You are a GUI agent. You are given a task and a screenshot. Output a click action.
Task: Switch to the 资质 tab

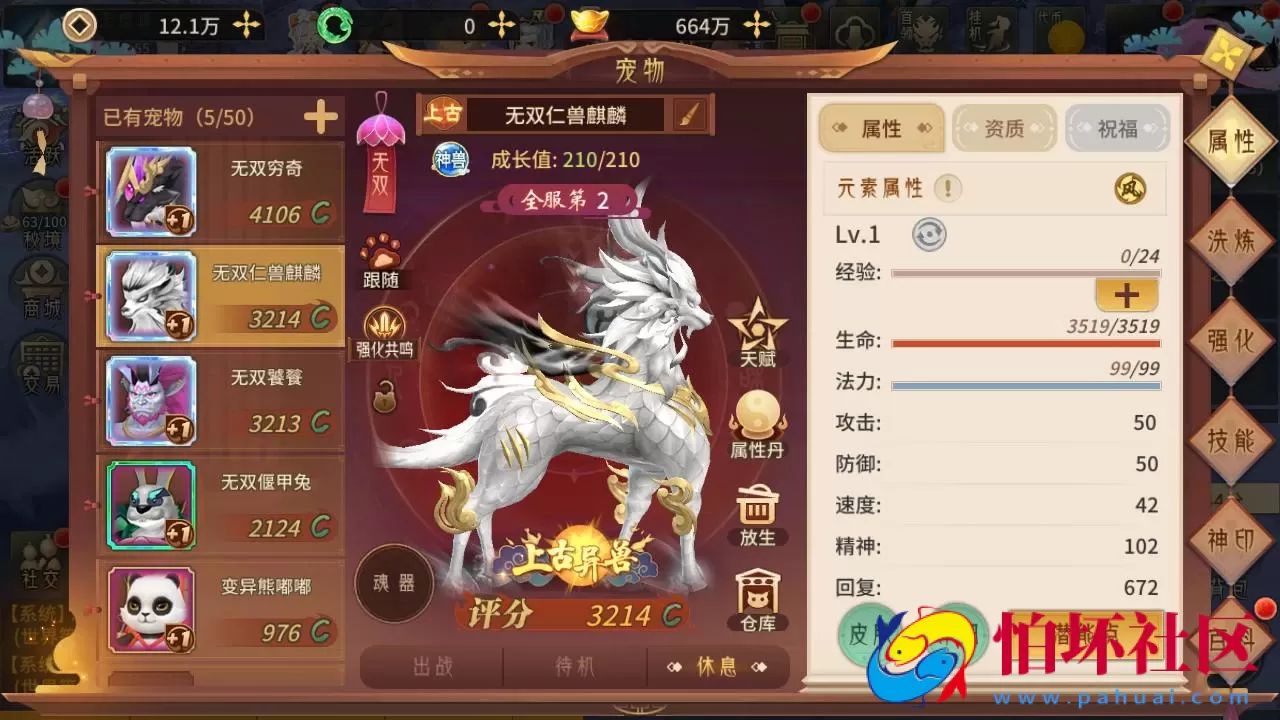click(x=1004, y=128)
